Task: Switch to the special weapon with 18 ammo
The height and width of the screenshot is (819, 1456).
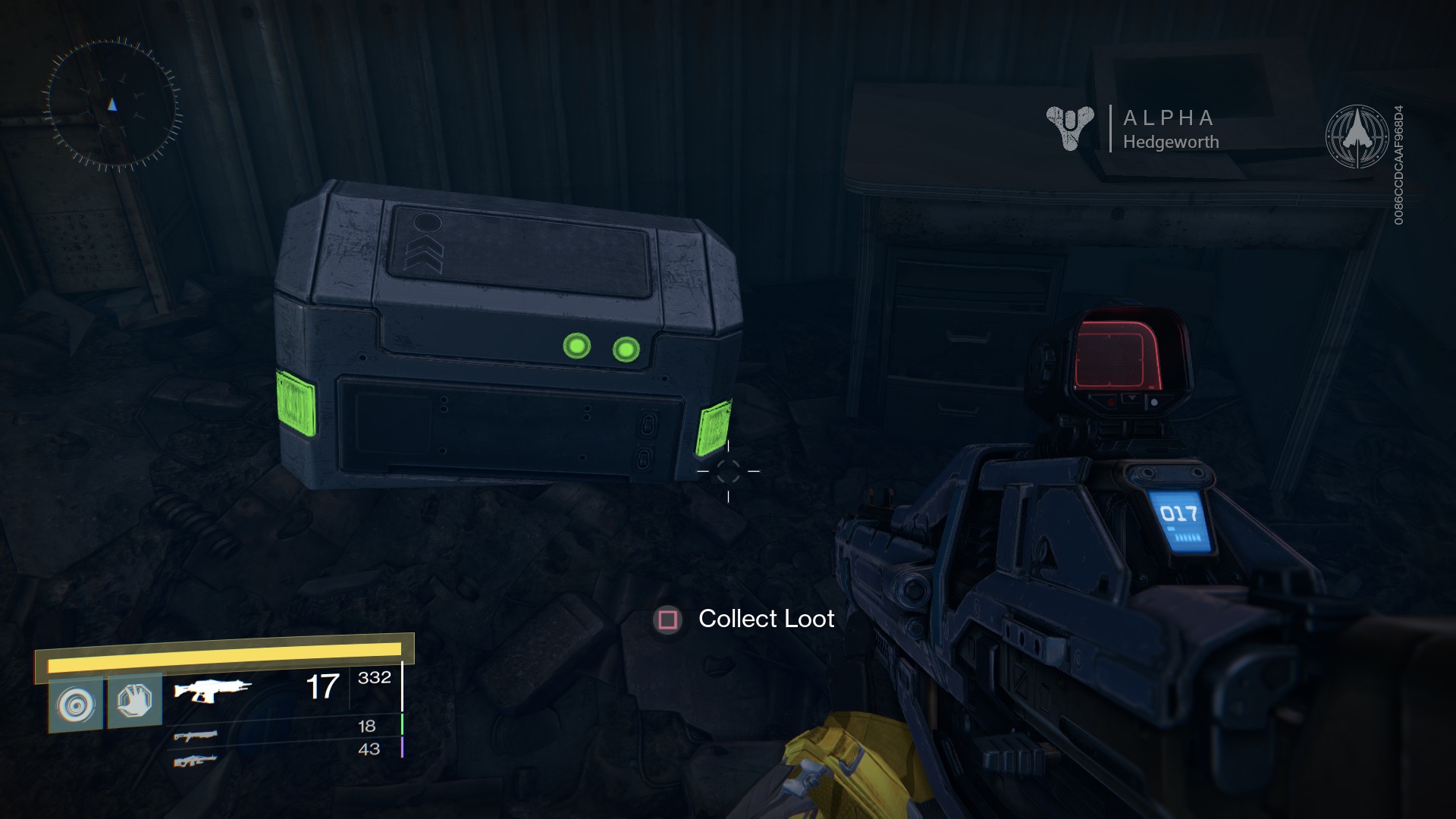Action: click(195, 735)
